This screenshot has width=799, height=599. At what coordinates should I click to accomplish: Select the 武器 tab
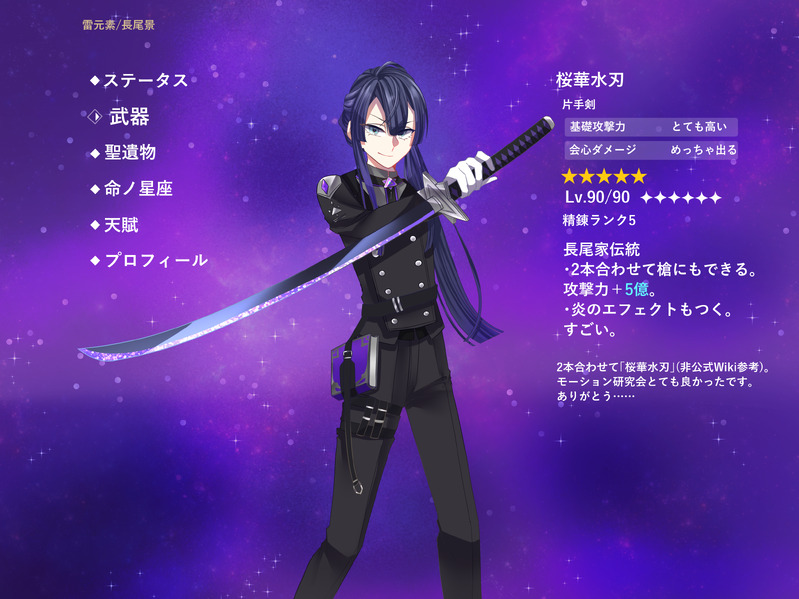(128, 117)
